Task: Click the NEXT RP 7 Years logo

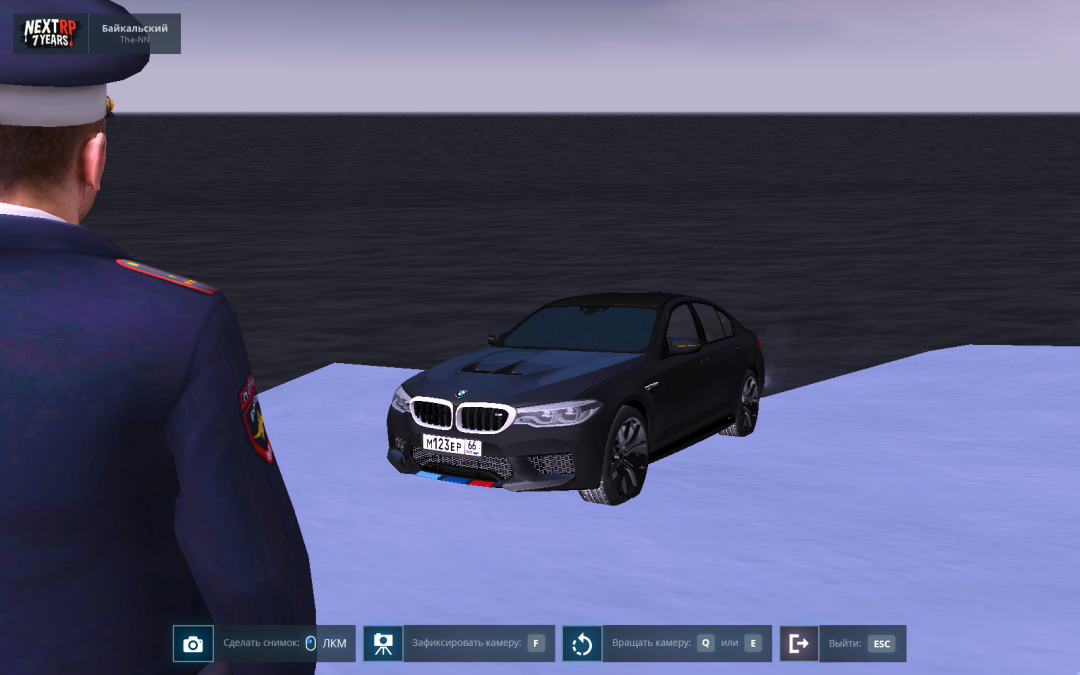Action: [x=50, y=34]
